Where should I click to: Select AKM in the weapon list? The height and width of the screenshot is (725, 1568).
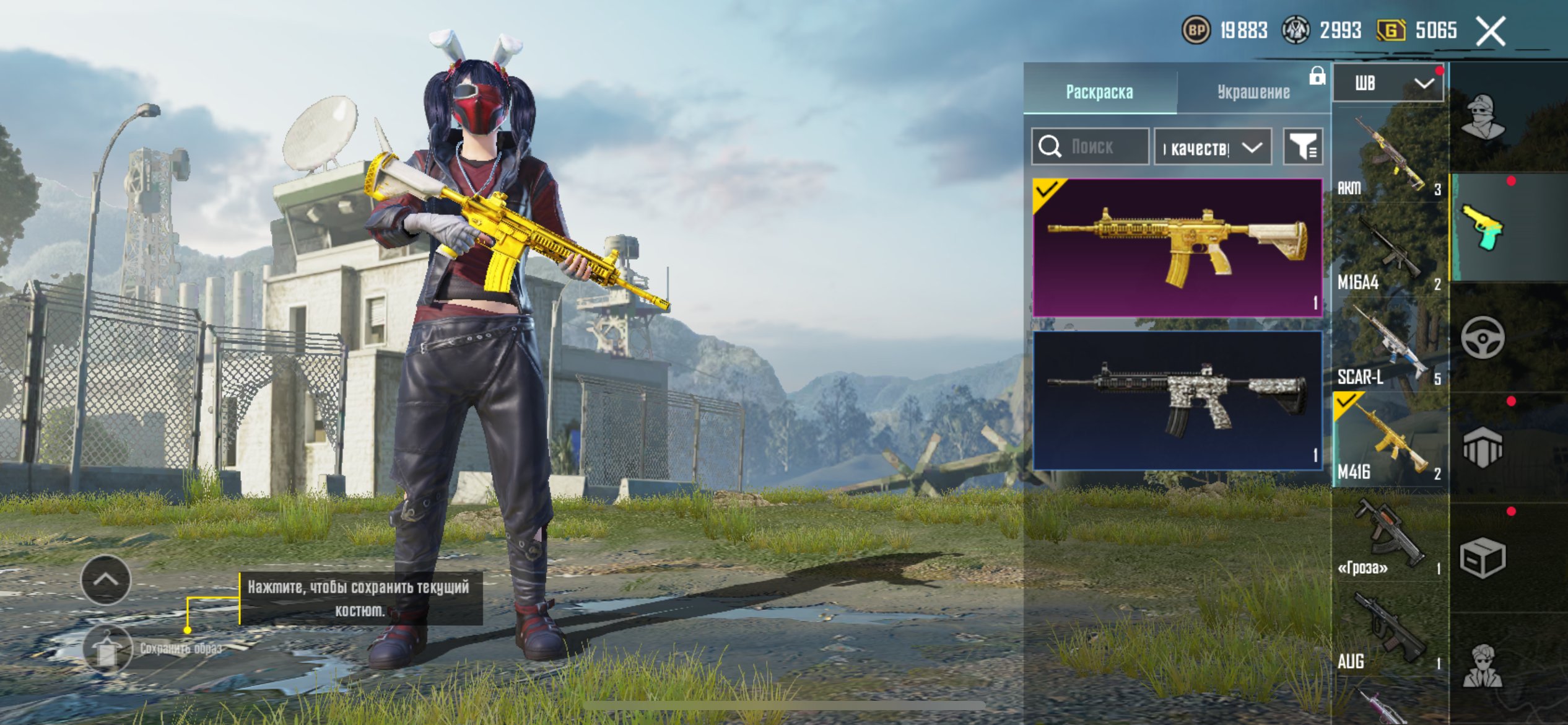(x=1389, y=158)
